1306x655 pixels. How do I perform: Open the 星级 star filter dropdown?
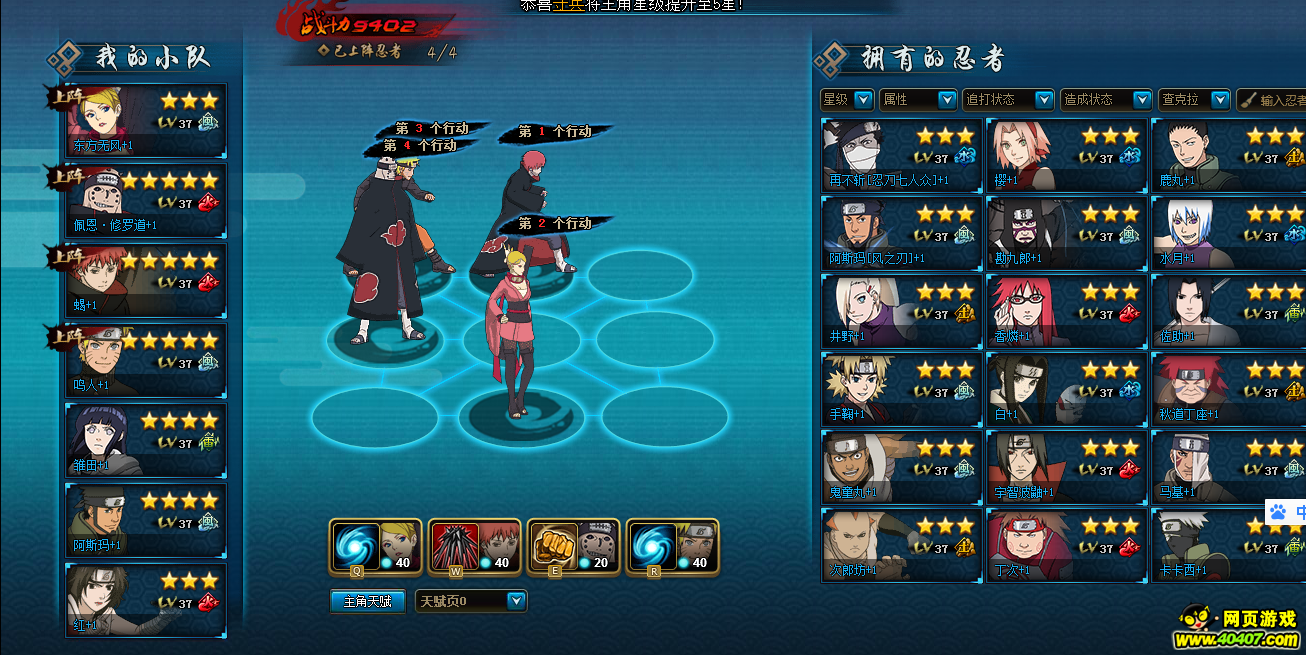(x=846, y=100)
